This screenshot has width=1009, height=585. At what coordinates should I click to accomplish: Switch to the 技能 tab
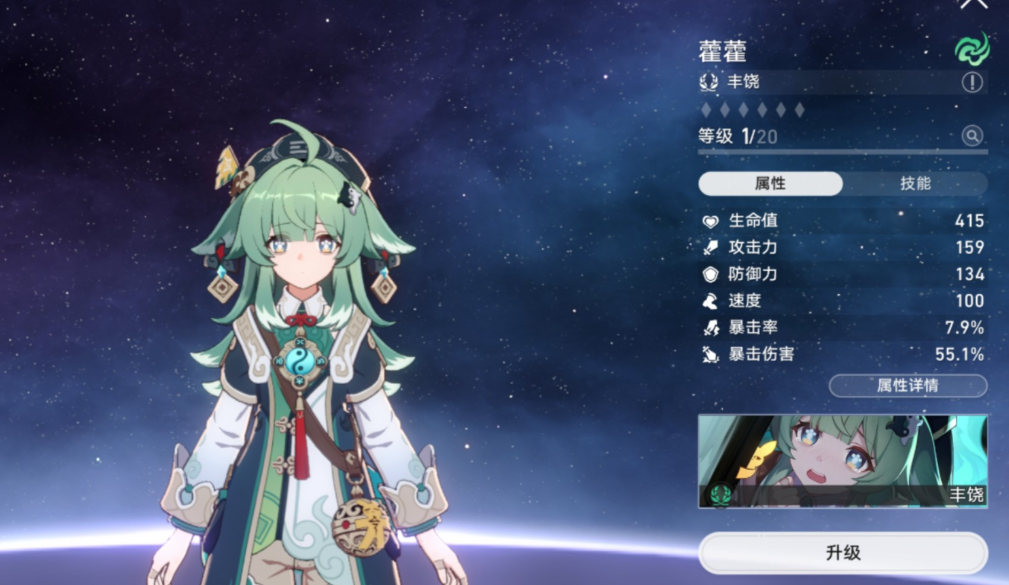(915, 183)
